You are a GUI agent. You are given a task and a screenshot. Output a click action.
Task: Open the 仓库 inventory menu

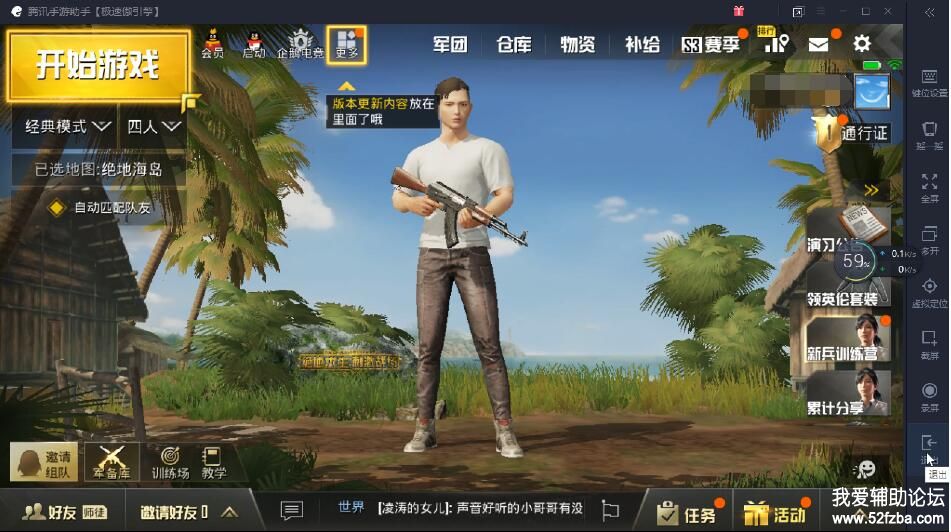513,45
